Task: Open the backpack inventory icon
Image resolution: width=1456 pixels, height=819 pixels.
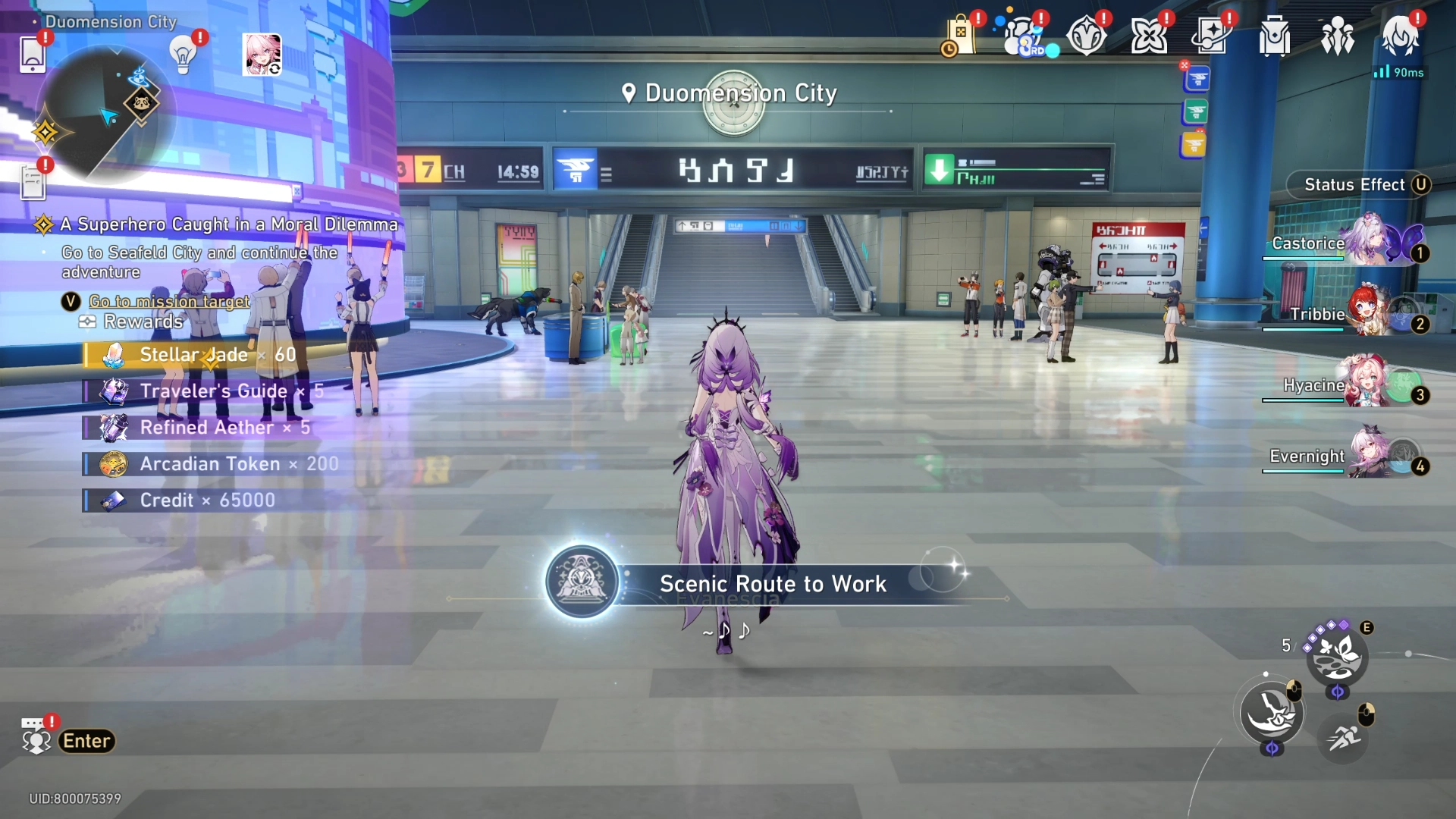Action: pos(1275,36)
